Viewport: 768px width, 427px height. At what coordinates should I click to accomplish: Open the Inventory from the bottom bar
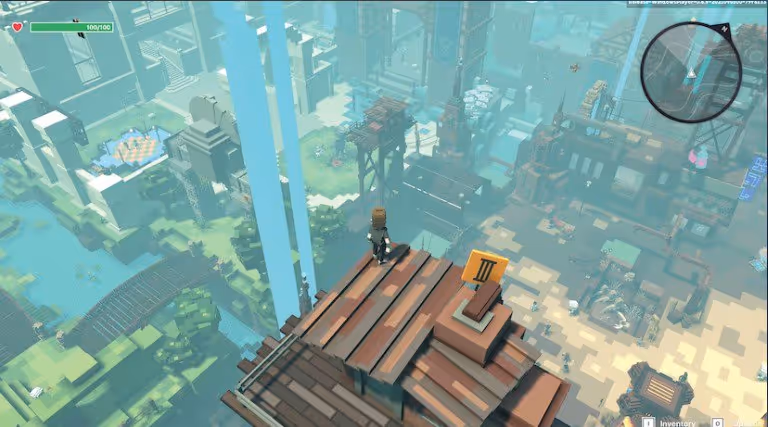point(669,422)
